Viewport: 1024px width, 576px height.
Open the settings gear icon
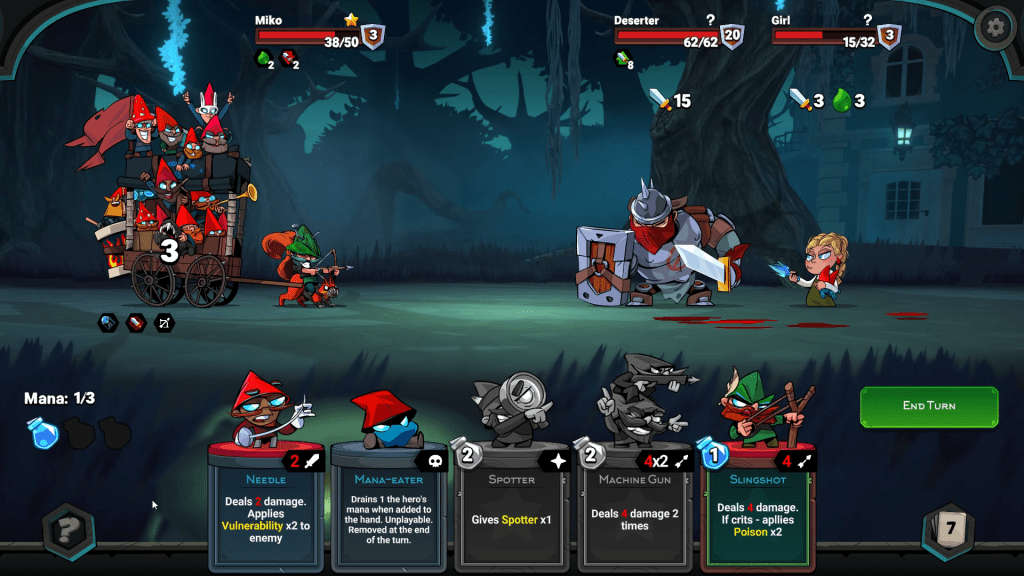pyautogui.click(x=994, y=27)
